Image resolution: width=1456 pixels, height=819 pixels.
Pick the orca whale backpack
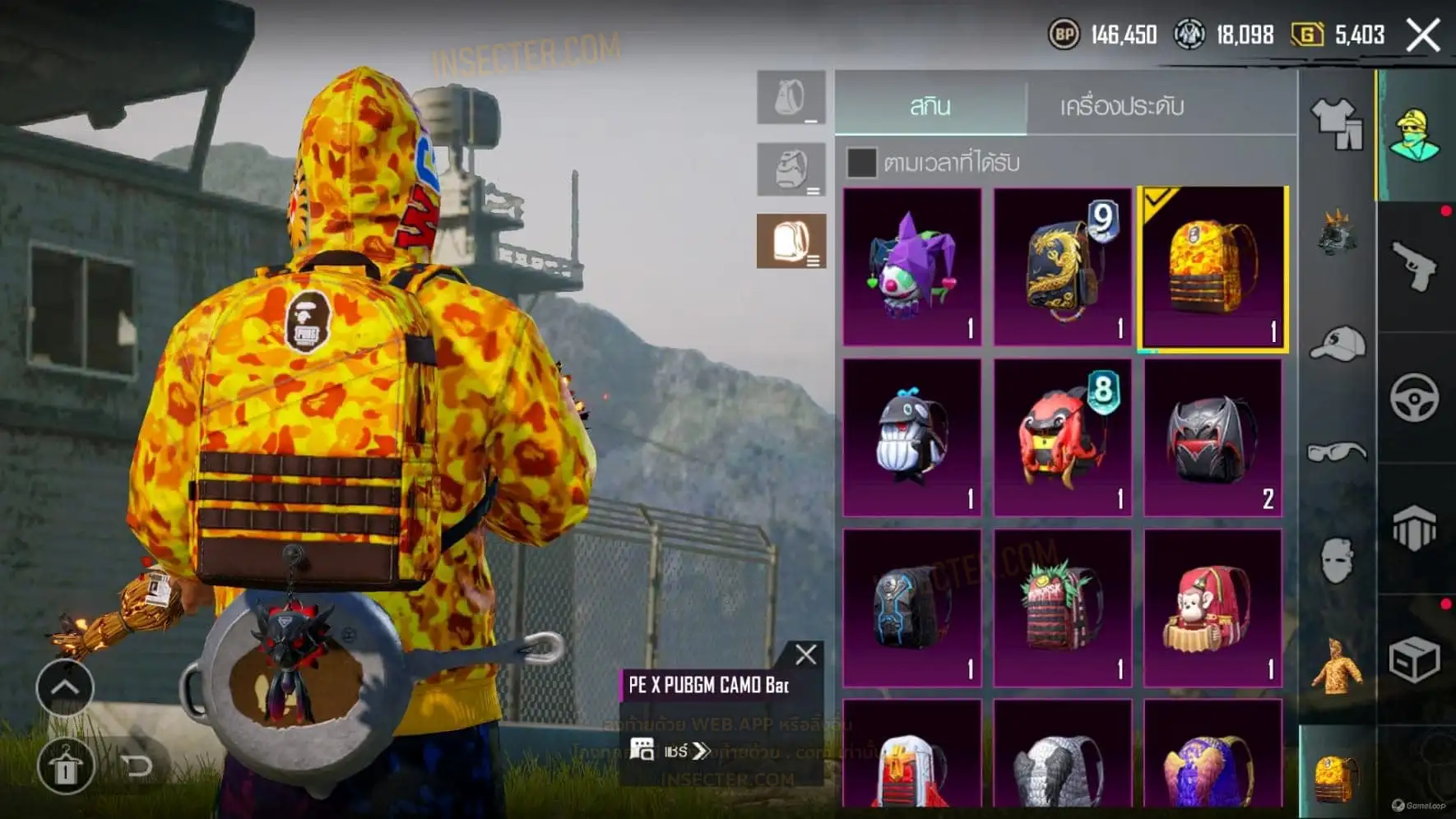coord(912,437)
